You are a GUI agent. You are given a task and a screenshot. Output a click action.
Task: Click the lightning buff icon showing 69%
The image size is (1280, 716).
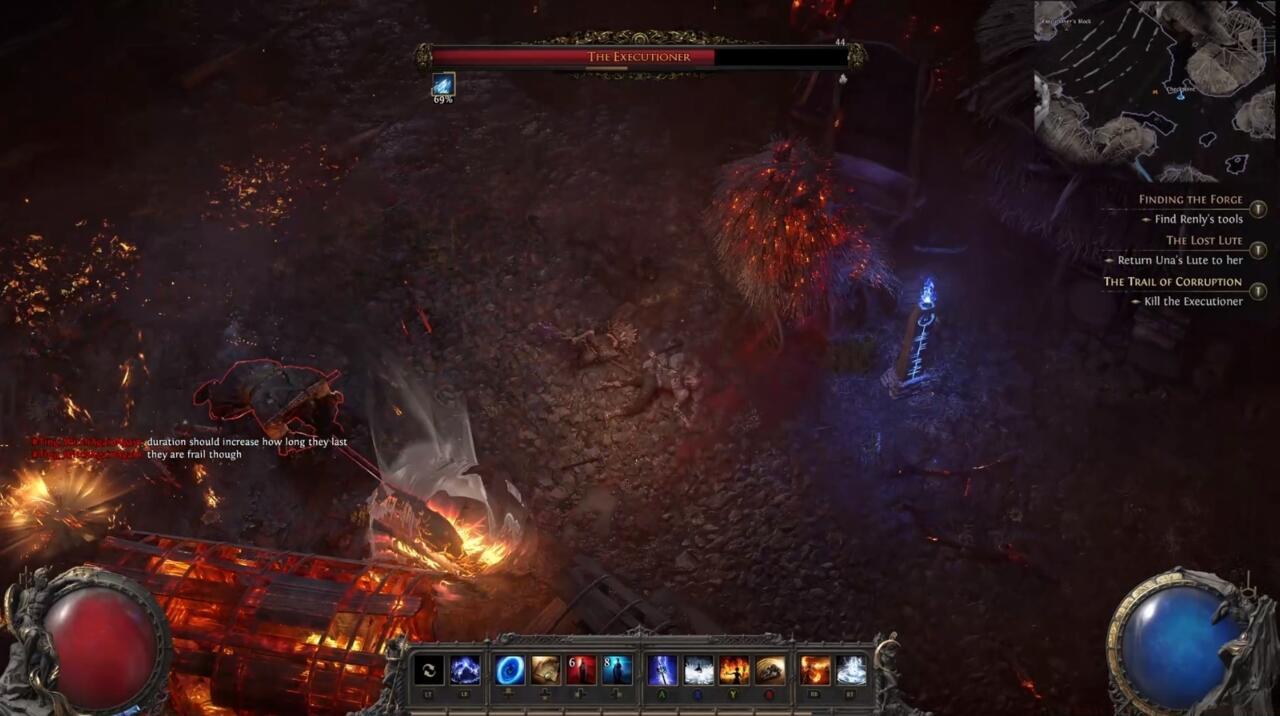(443, 84)
